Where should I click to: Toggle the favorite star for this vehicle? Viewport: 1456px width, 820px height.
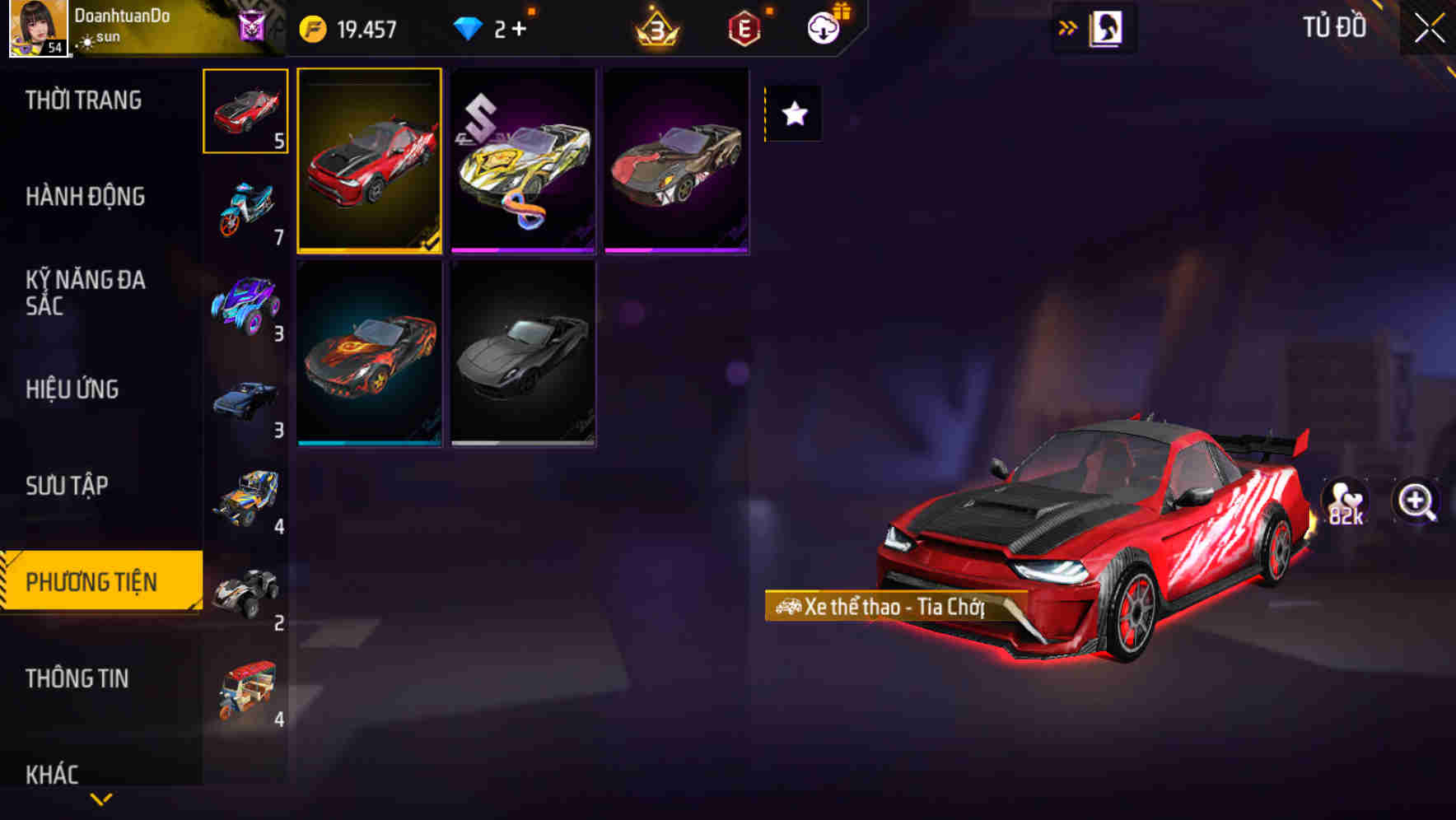(x=793, y=114)
